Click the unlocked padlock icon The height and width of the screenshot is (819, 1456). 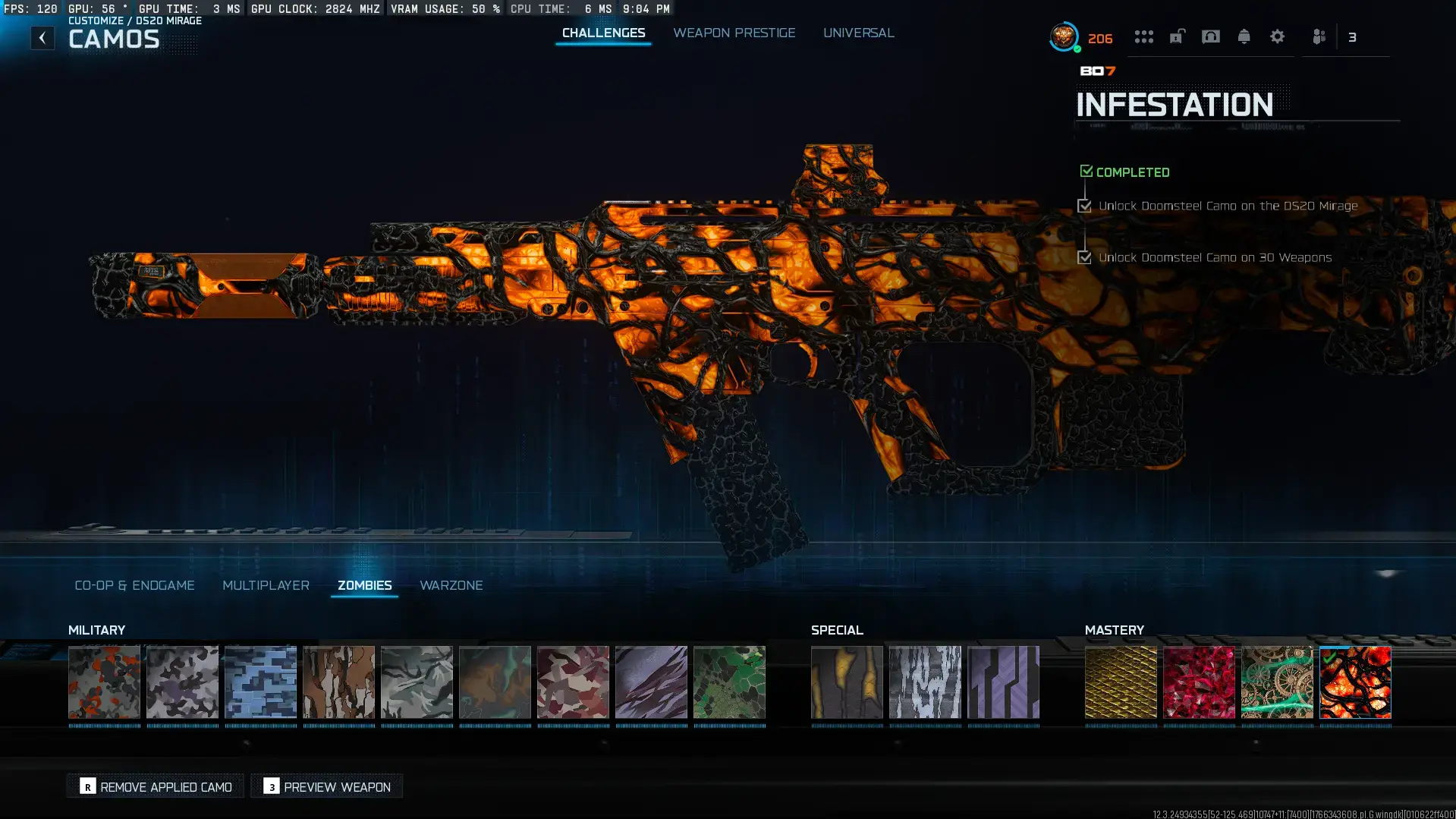click(x=1177, y=36)
